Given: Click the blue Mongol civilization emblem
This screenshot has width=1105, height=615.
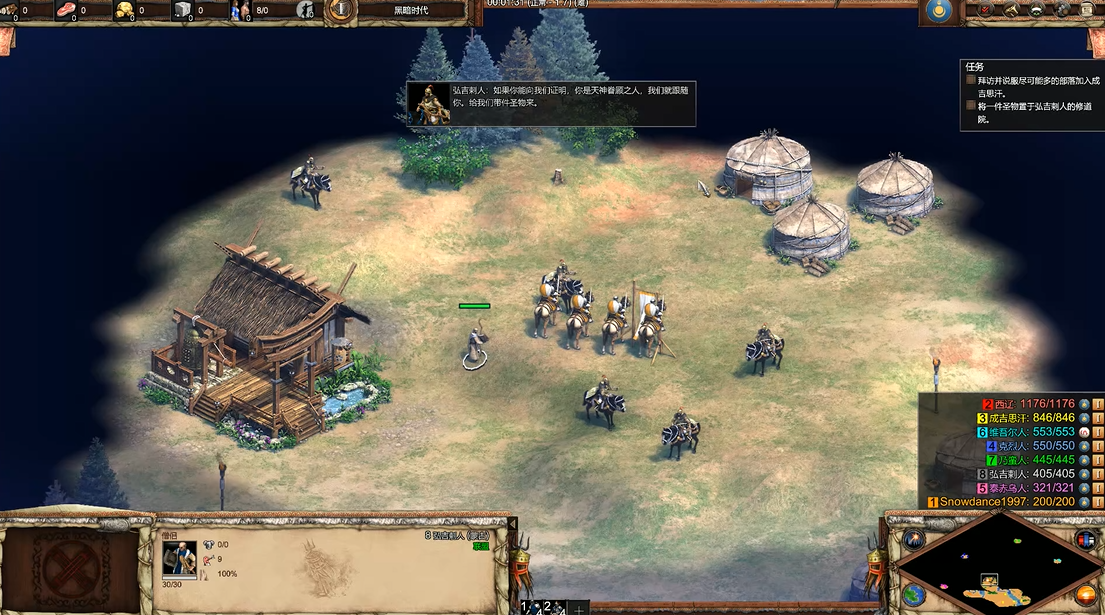Looking at the screenshot, I should 937,10.
